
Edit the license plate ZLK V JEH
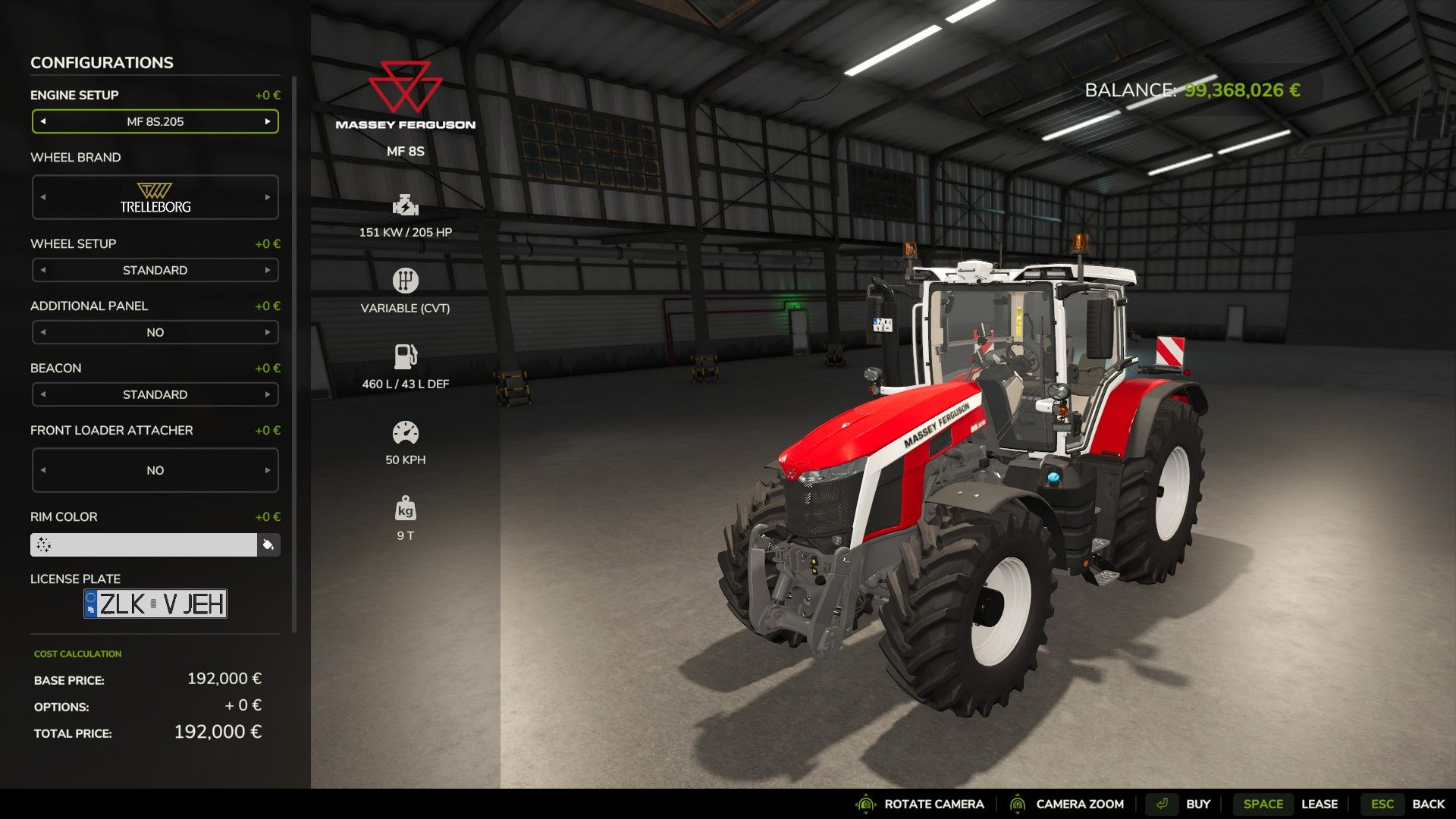pos(155,604)
